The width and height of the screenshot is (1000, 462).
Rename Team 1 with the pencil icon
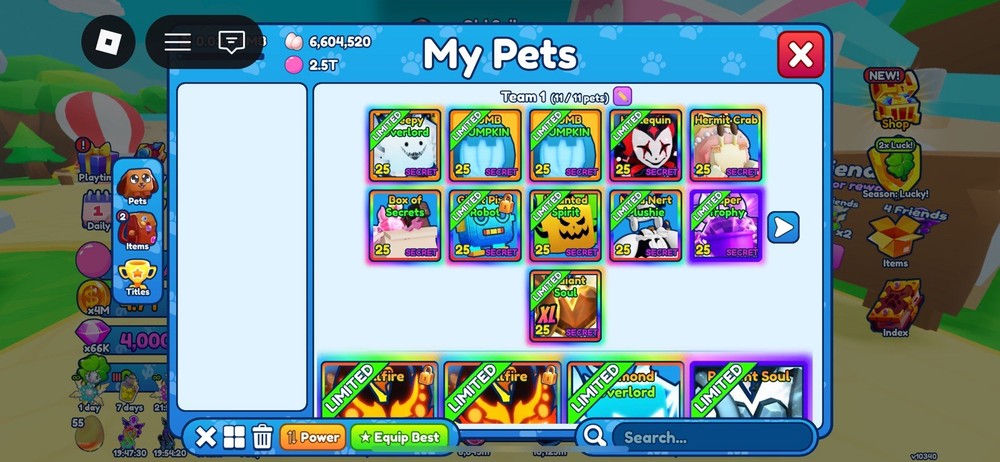(x=622, y=97)
